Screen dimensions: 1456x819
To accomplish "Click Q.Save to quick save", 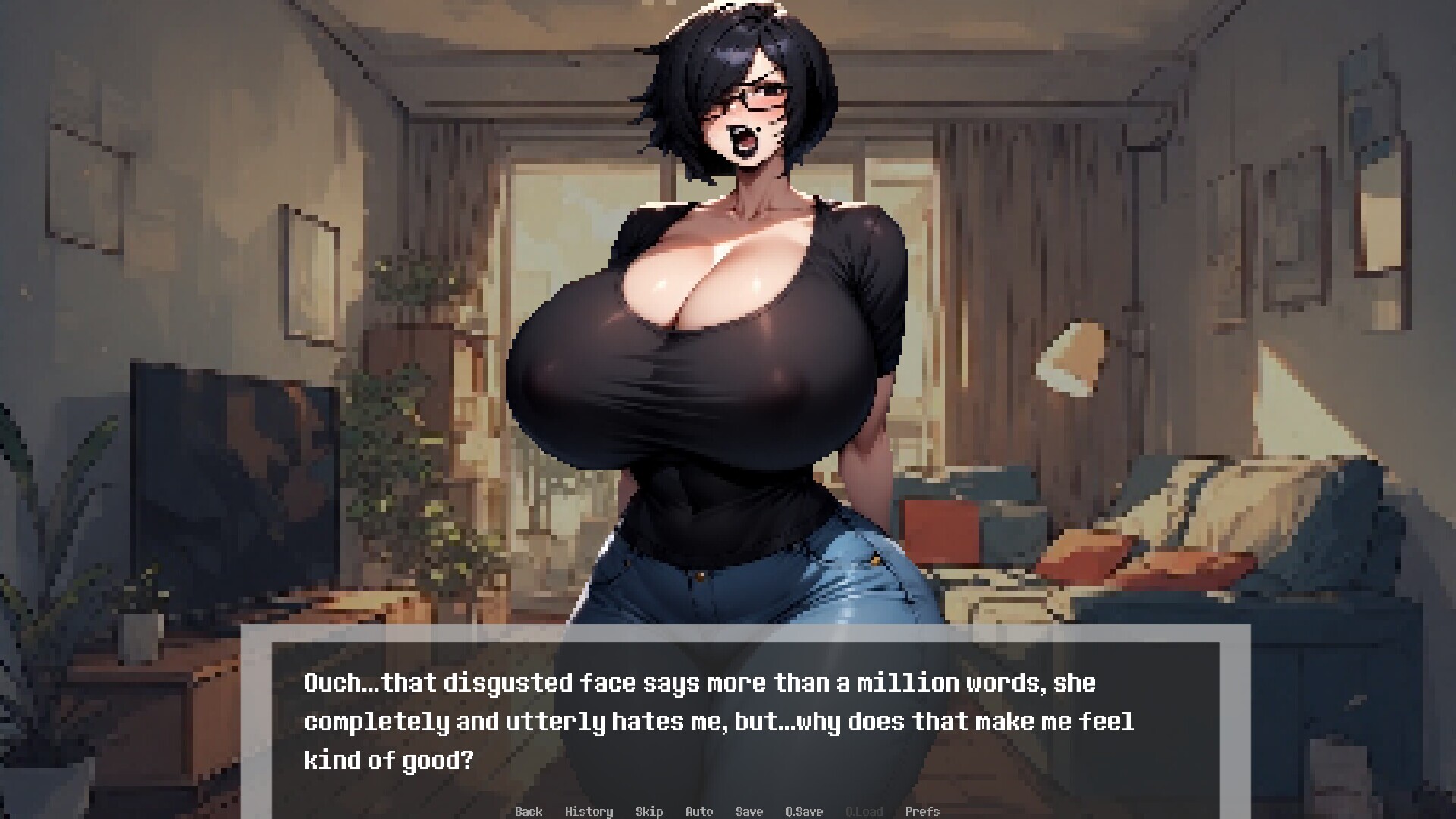I will pyautogui.click(x=804, y=811).
